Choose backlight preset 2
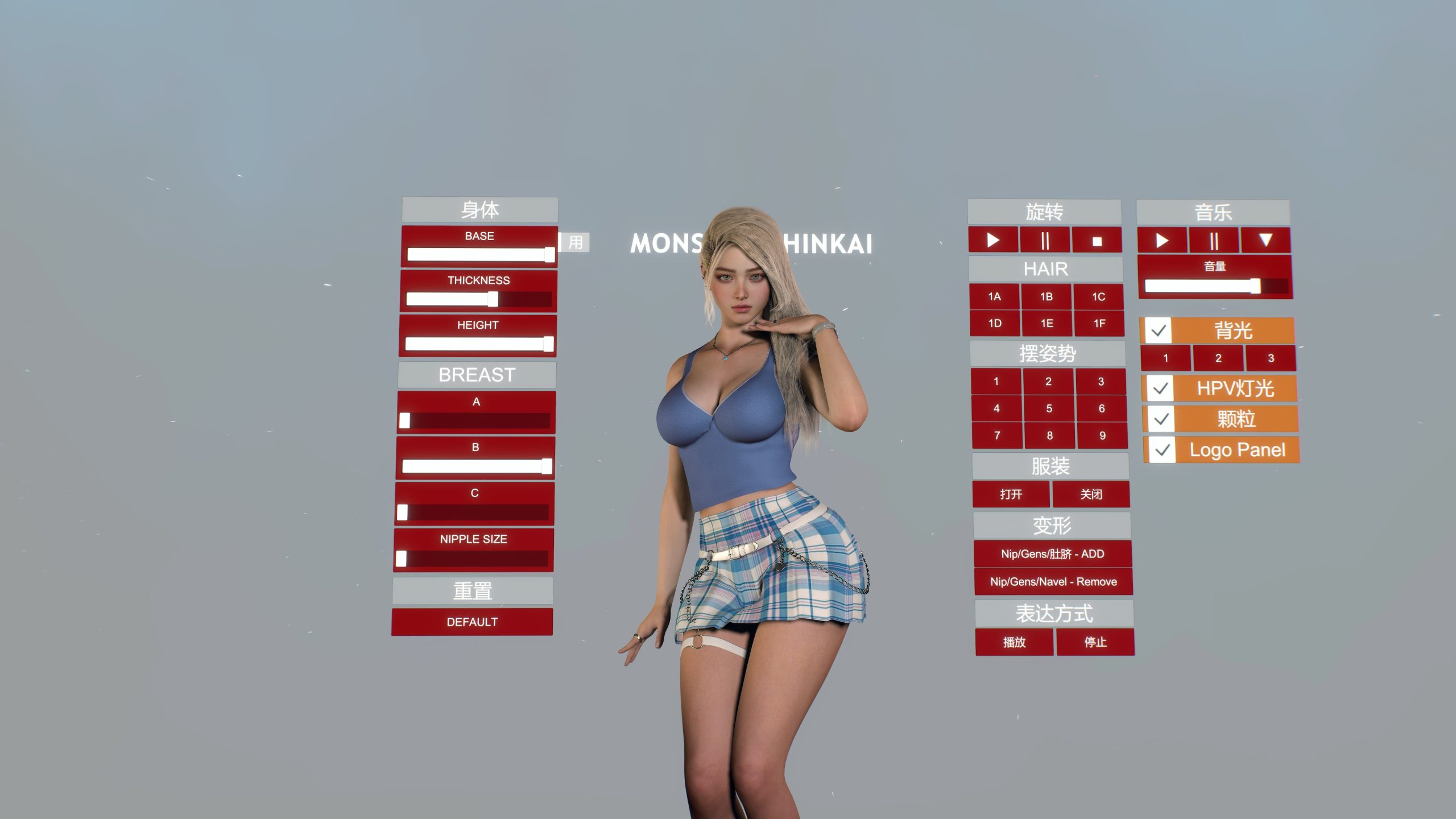Screen dimensions: 1456x819 click(1218, 358)
